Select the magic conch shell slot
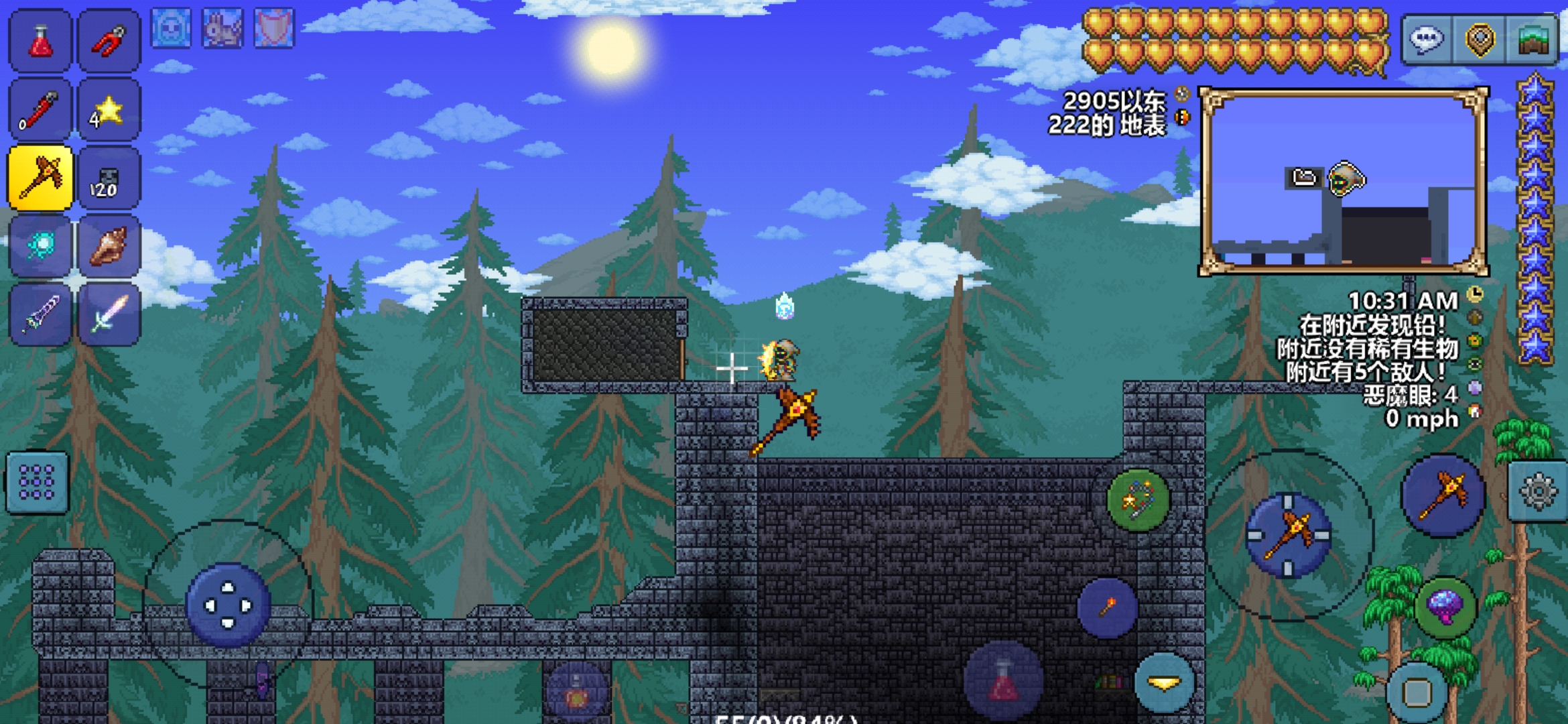Screen dimensions: 1568x724 [x=109, y=246]
